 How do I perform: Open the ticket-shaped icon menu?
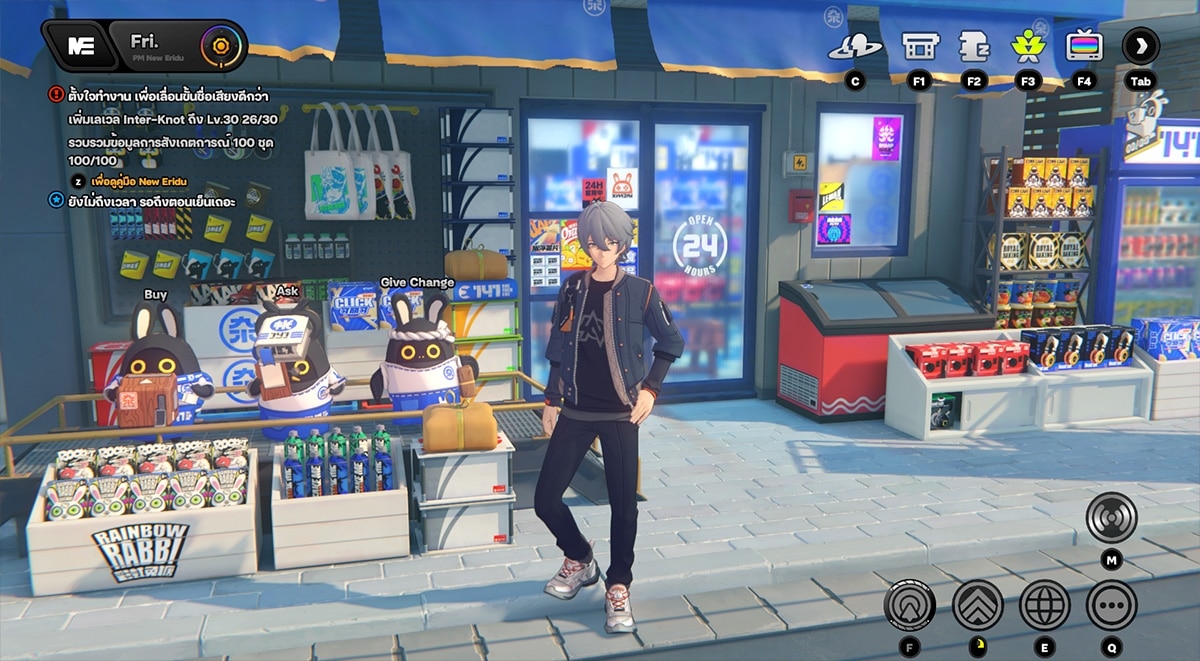pos(918,46)
